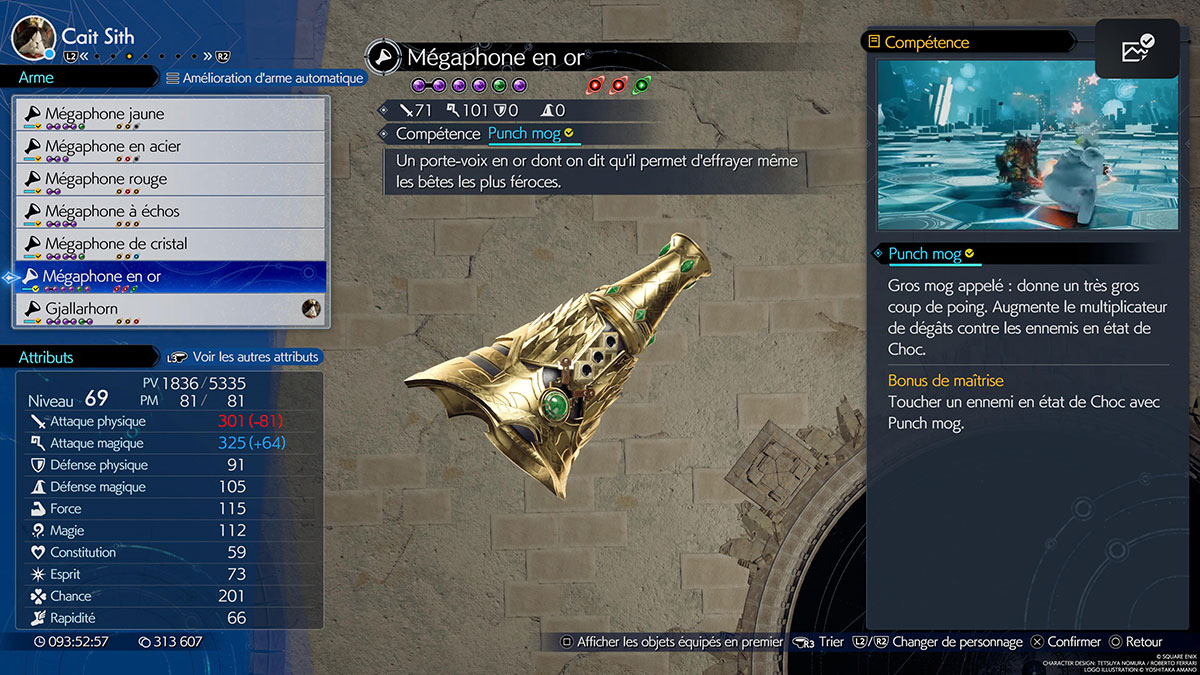Equip the Mégaphone rouge entry
This screenshot has height=675, width=1200.
(x=170, y=179)
